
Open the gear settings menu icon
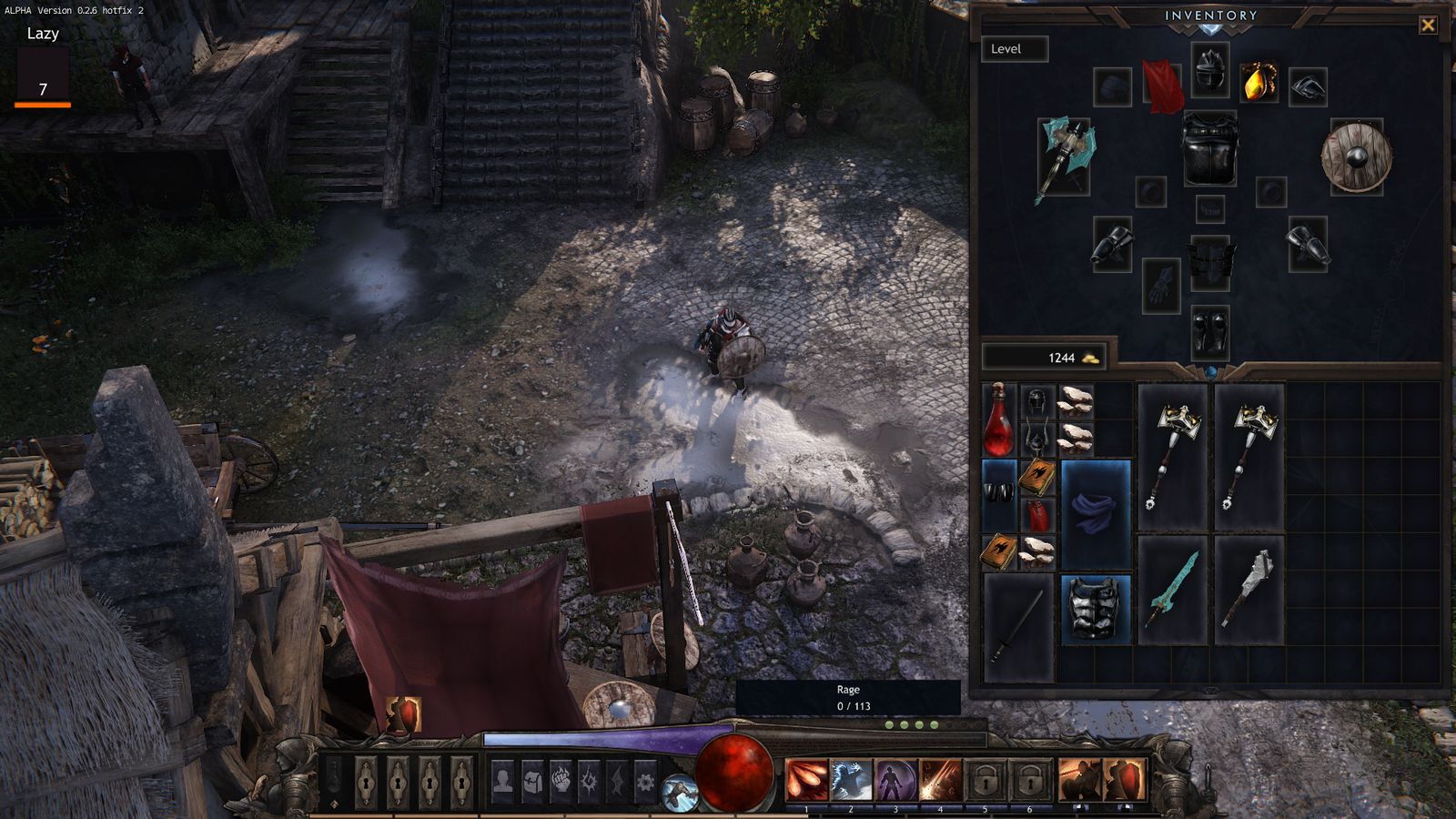[x=645, y=781]
